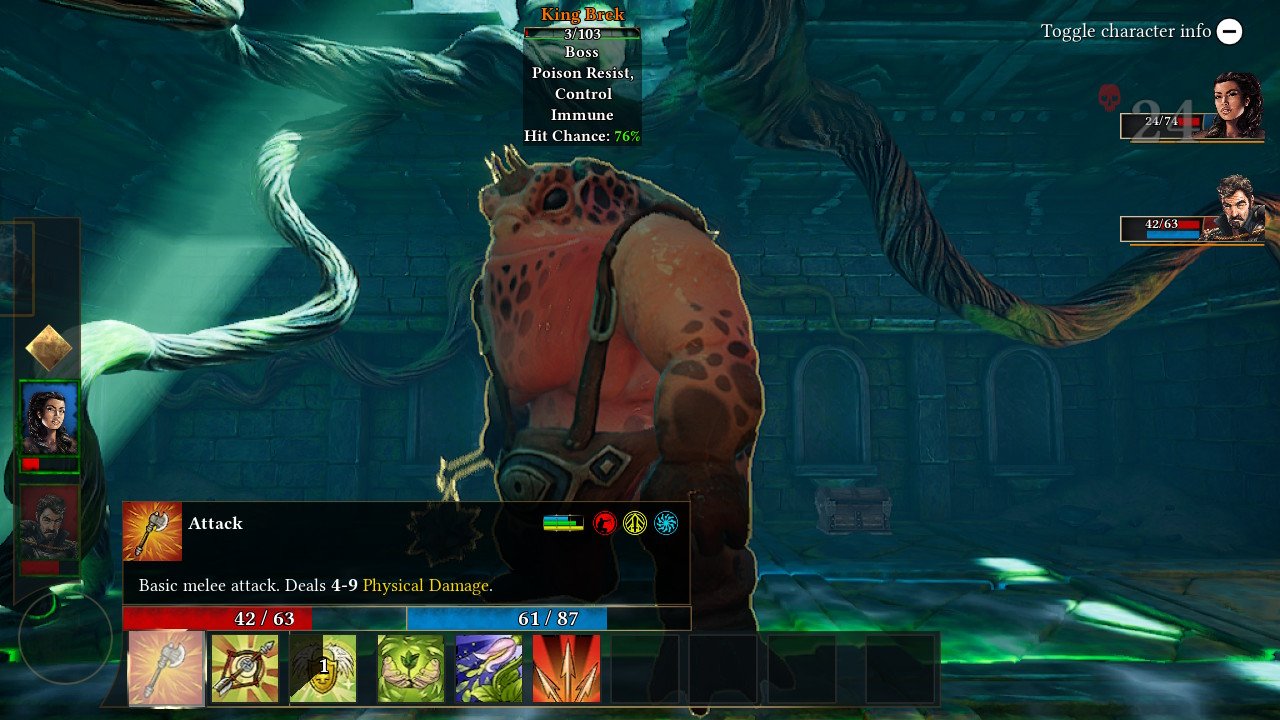Click the yellow arrow circle icon in tooltip
This screenshot has height=720, width=1280.
click(635, 523)
